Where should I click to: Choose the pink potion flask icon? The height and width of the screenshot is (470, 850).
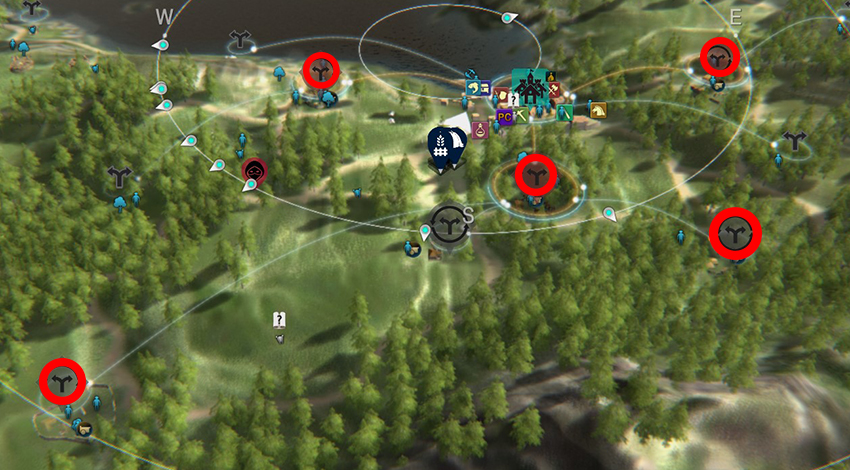(481, 129)
